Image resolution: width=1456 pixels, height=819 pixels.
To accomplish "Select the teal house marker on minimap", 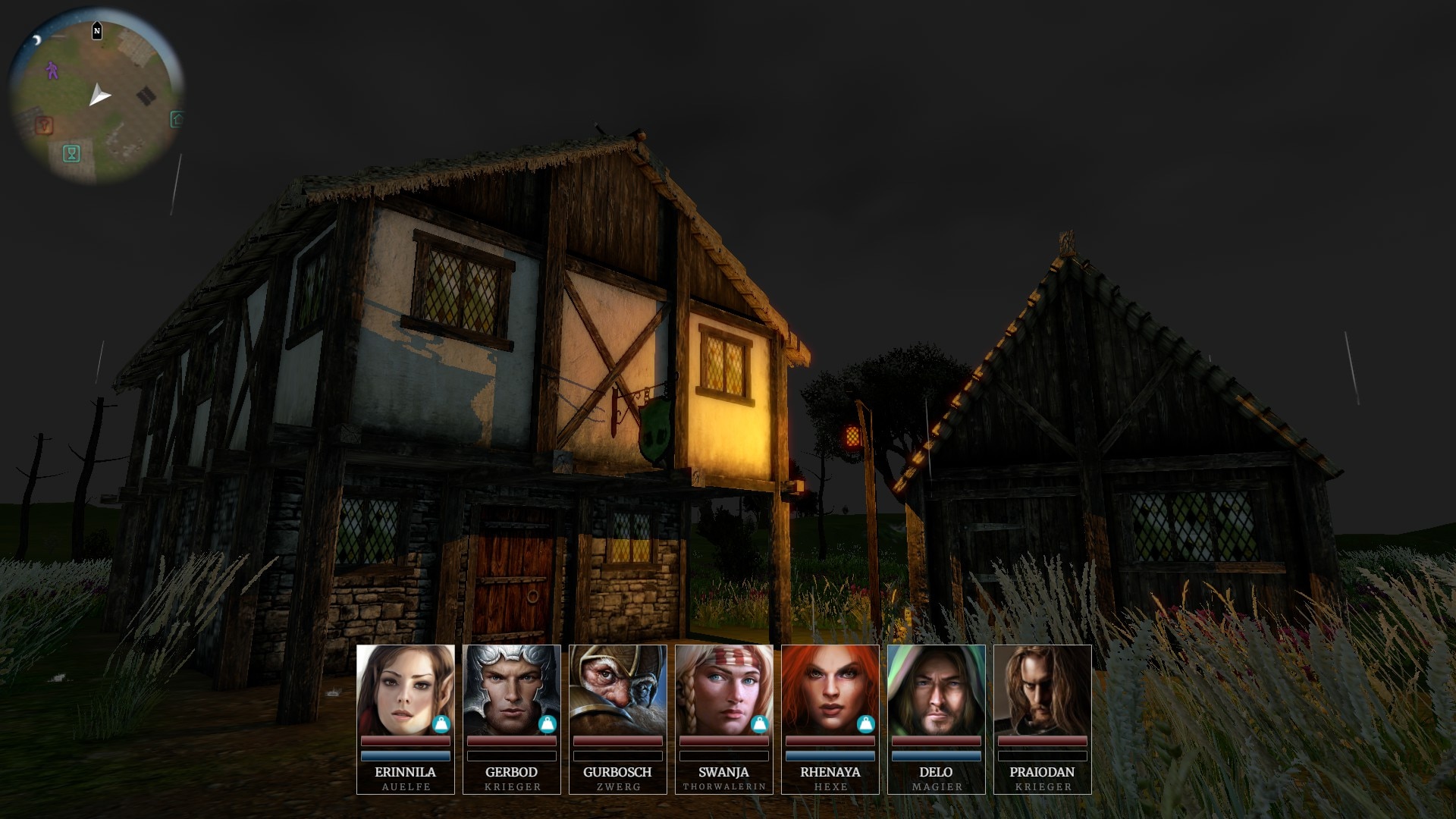I will 177,119.
